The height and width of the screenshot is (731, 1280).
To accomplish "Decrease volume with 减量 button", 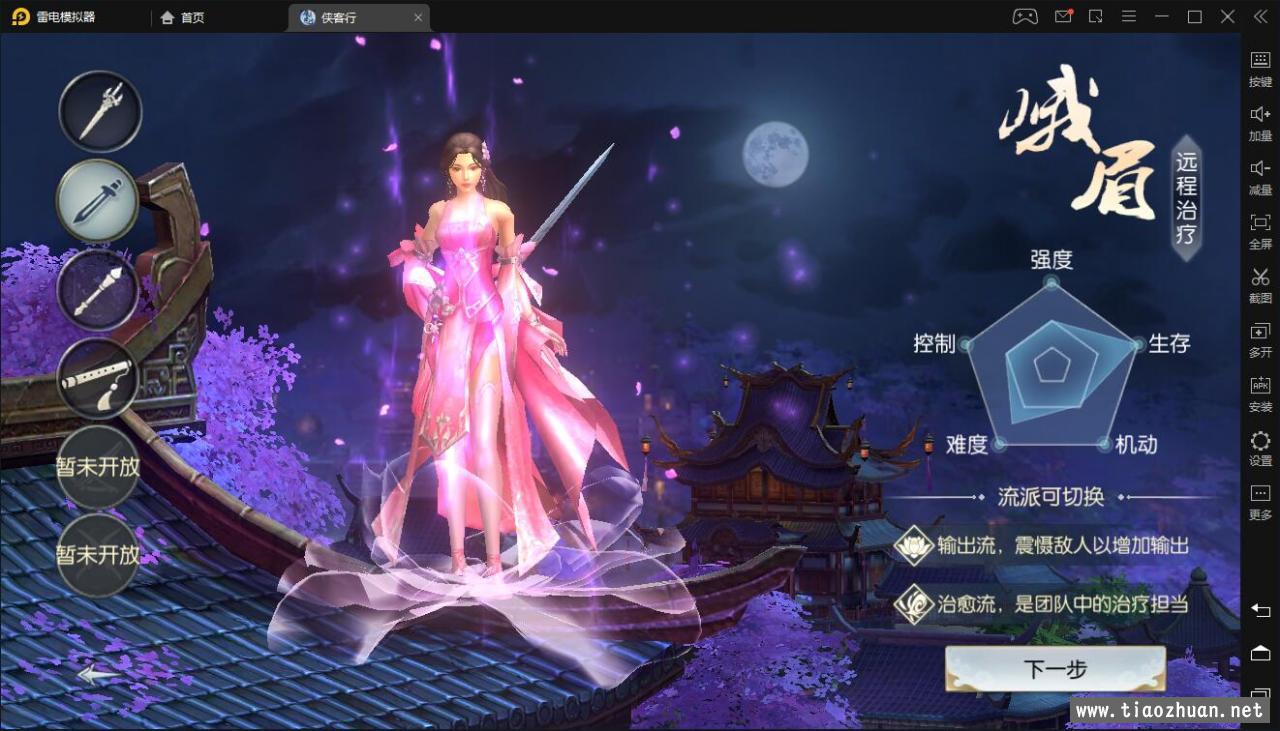I will pyautogui.click(x=1260, y=175).
